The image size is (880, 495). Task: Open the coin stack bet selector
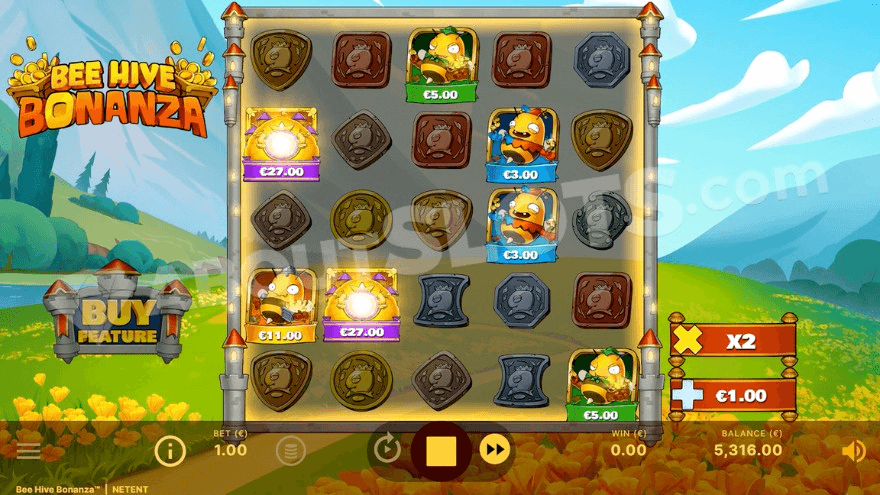[x=289, y=451]
